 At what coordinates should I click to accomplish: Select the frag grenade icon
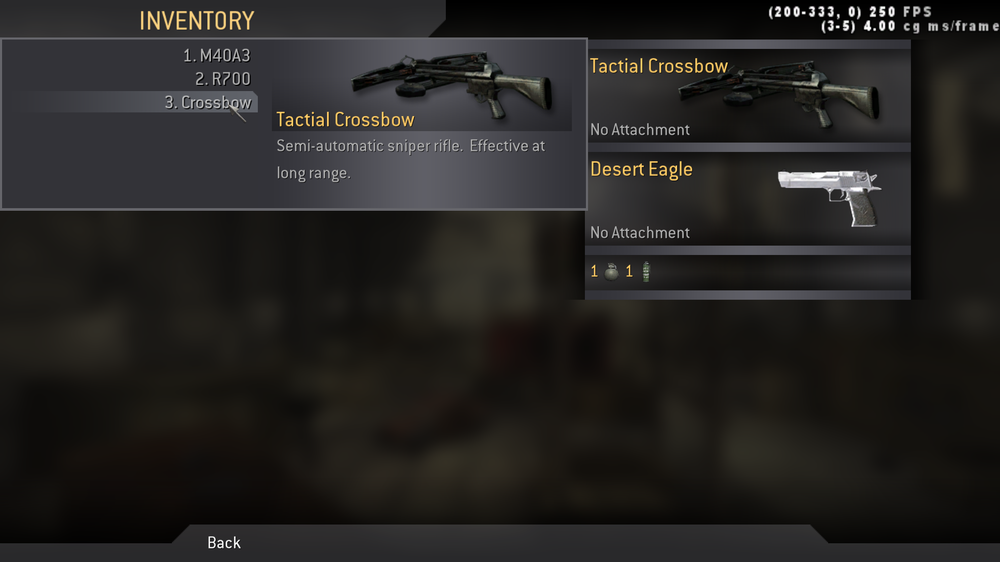(x=612, y=271)
